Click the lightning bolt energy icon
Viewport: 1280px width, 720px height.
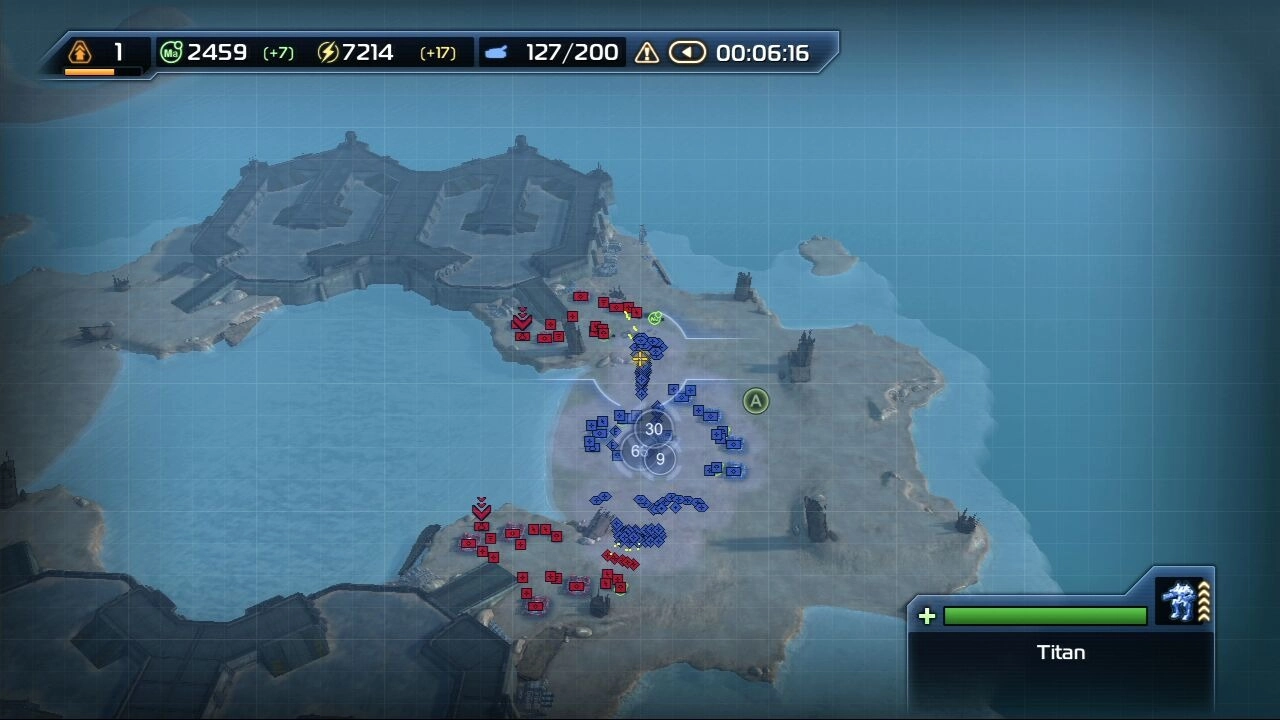click(x=328, y=52)
